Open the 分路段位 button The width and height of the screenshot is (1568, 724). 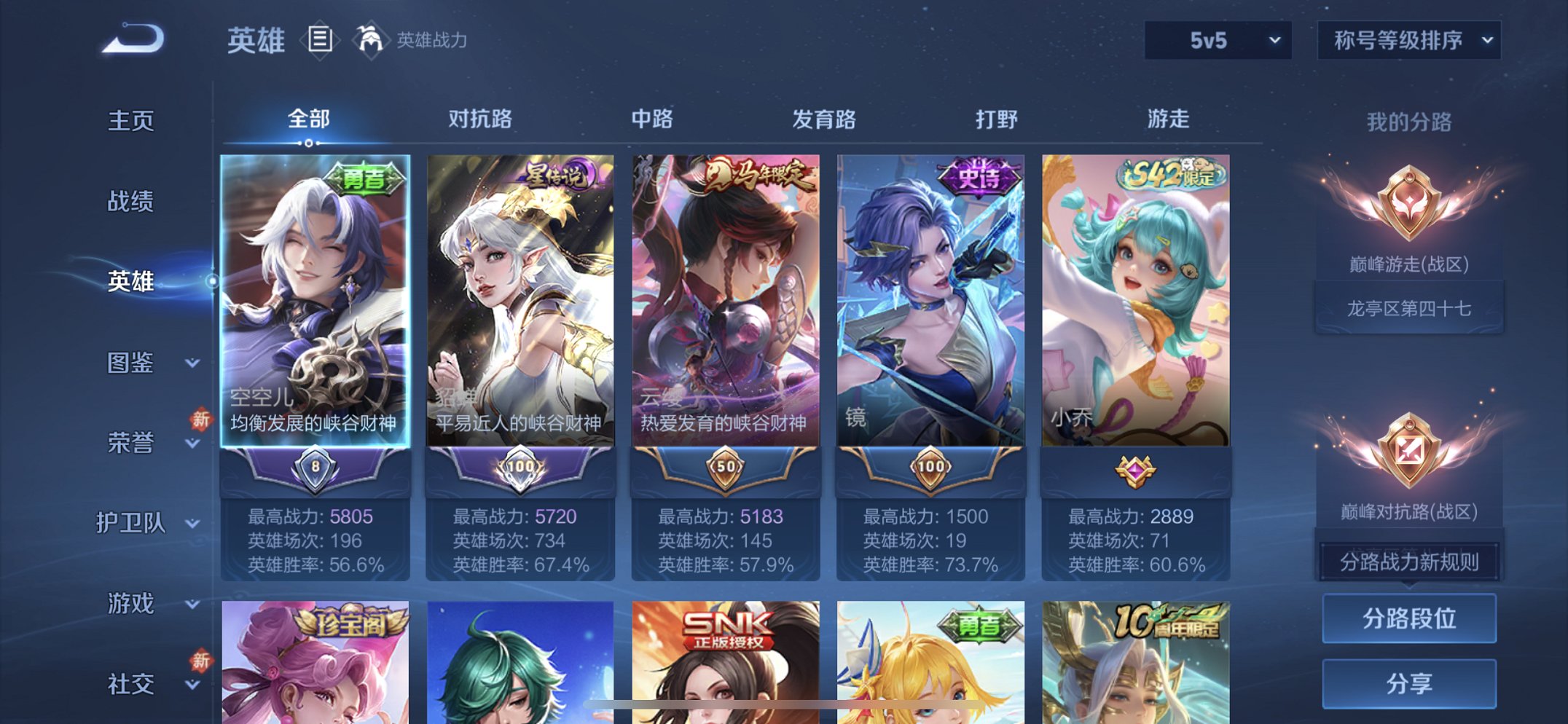tap(1408, 617)
